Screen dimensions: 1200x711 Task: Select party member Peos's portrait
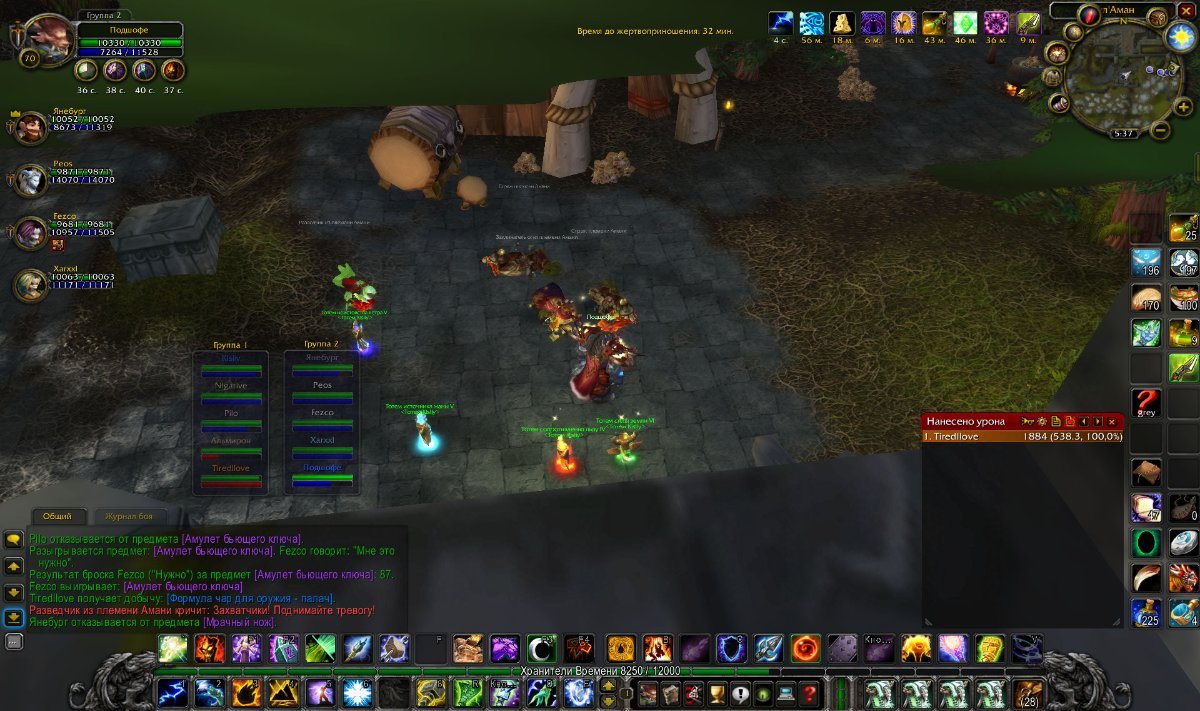click(x=30, y=180)
